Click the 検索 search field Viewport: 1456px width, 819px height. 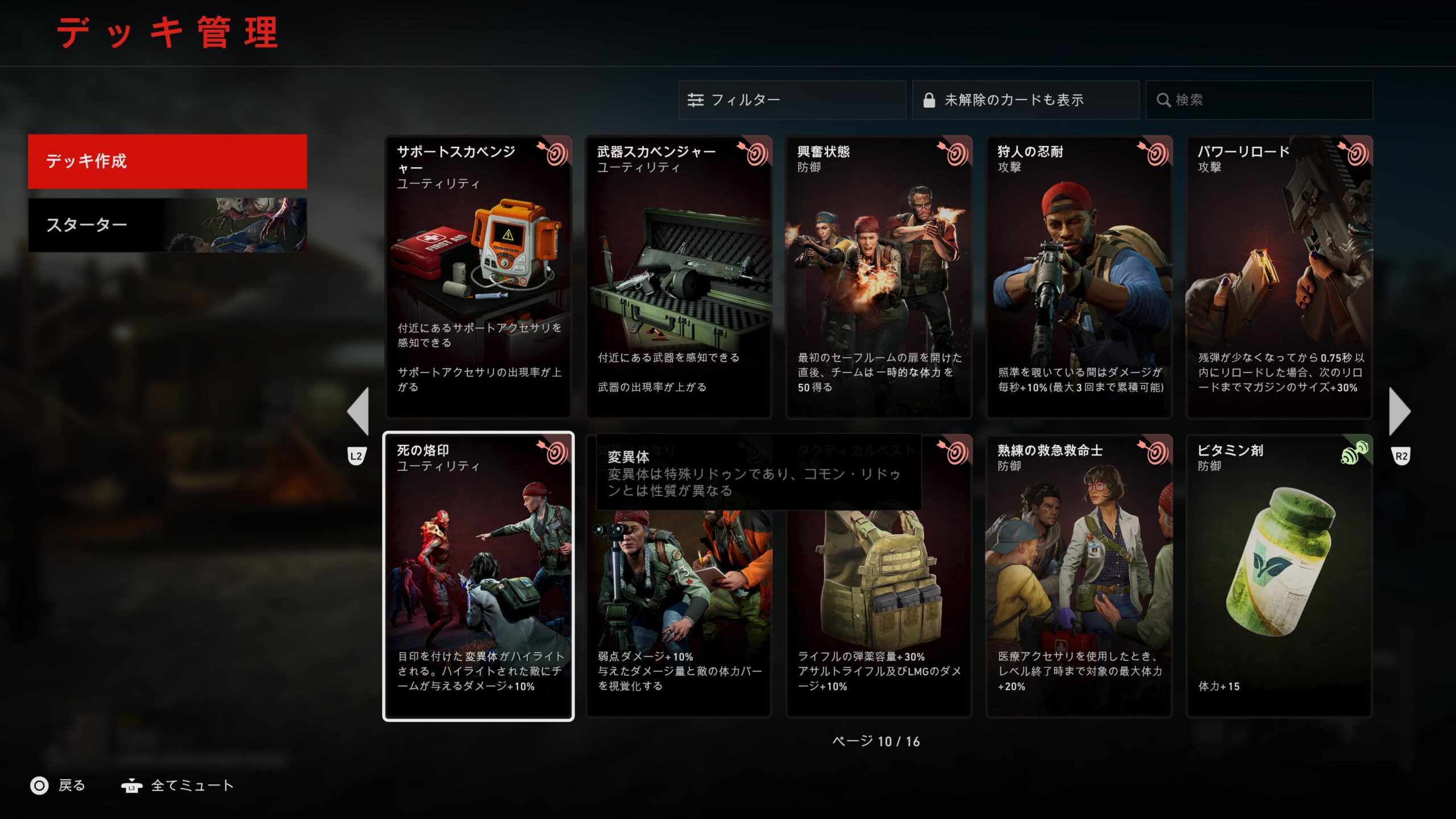tap(1259, 100)
